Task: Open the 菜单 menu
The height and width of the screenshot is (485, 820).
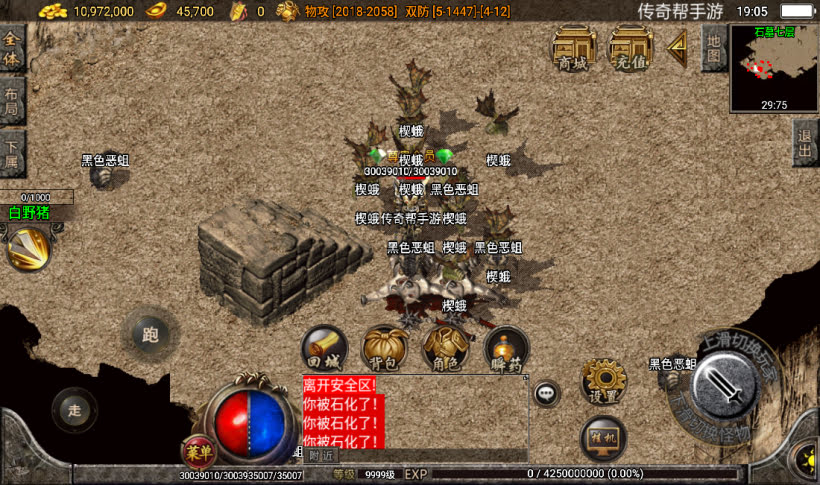Action: pyautogui.click(x=197, y=451)
